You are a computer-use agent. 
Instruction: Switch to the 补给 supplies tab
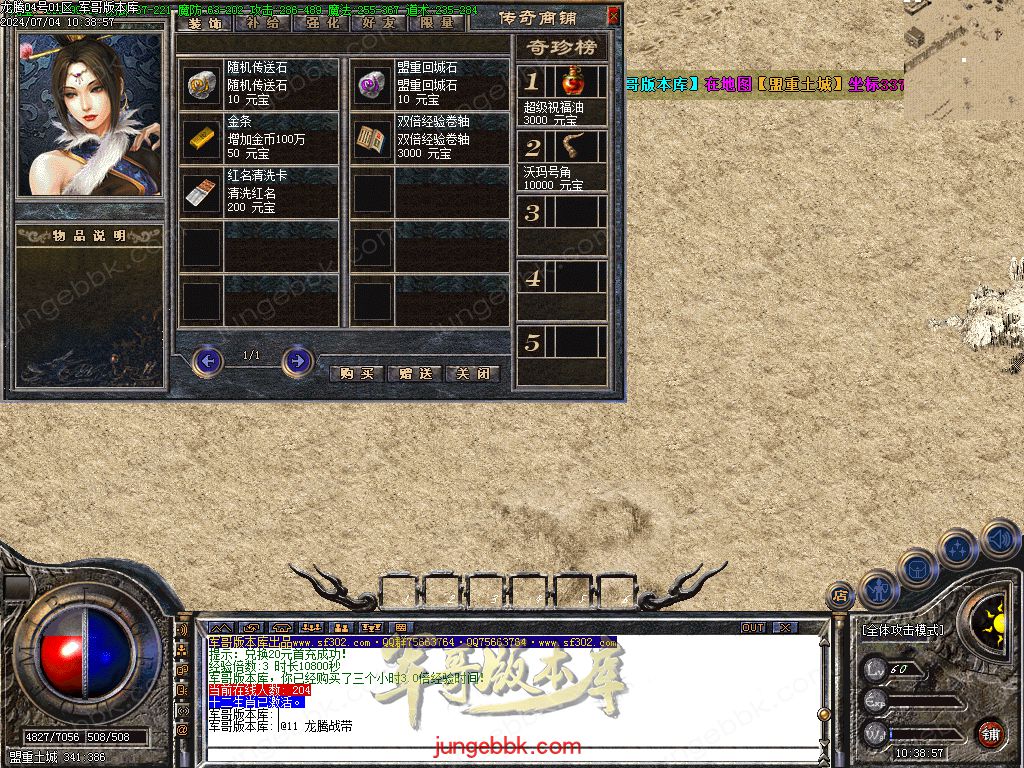(262, 22)
